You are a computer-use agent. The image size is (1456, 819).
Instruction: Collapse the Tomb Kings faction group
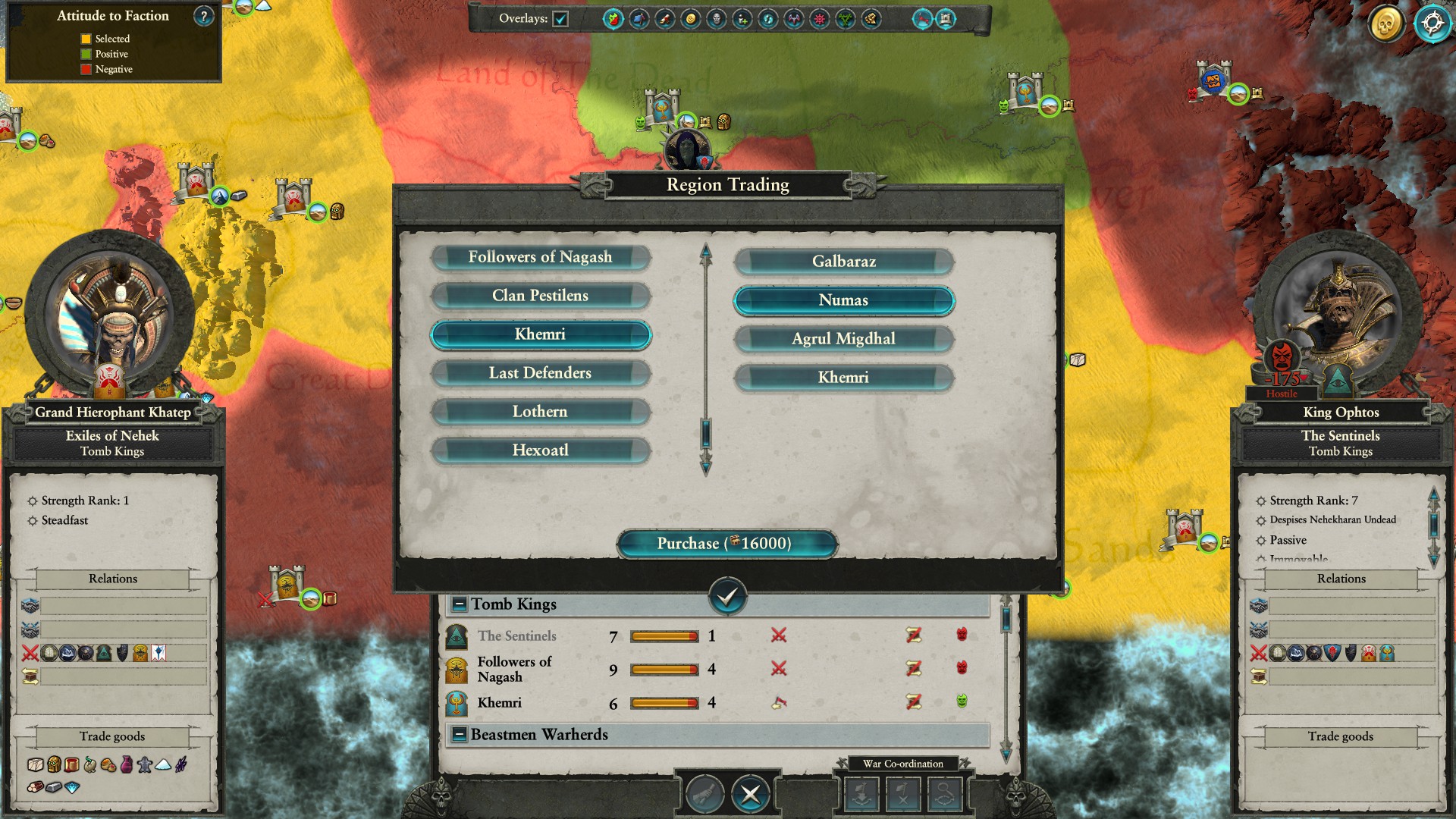459,604
